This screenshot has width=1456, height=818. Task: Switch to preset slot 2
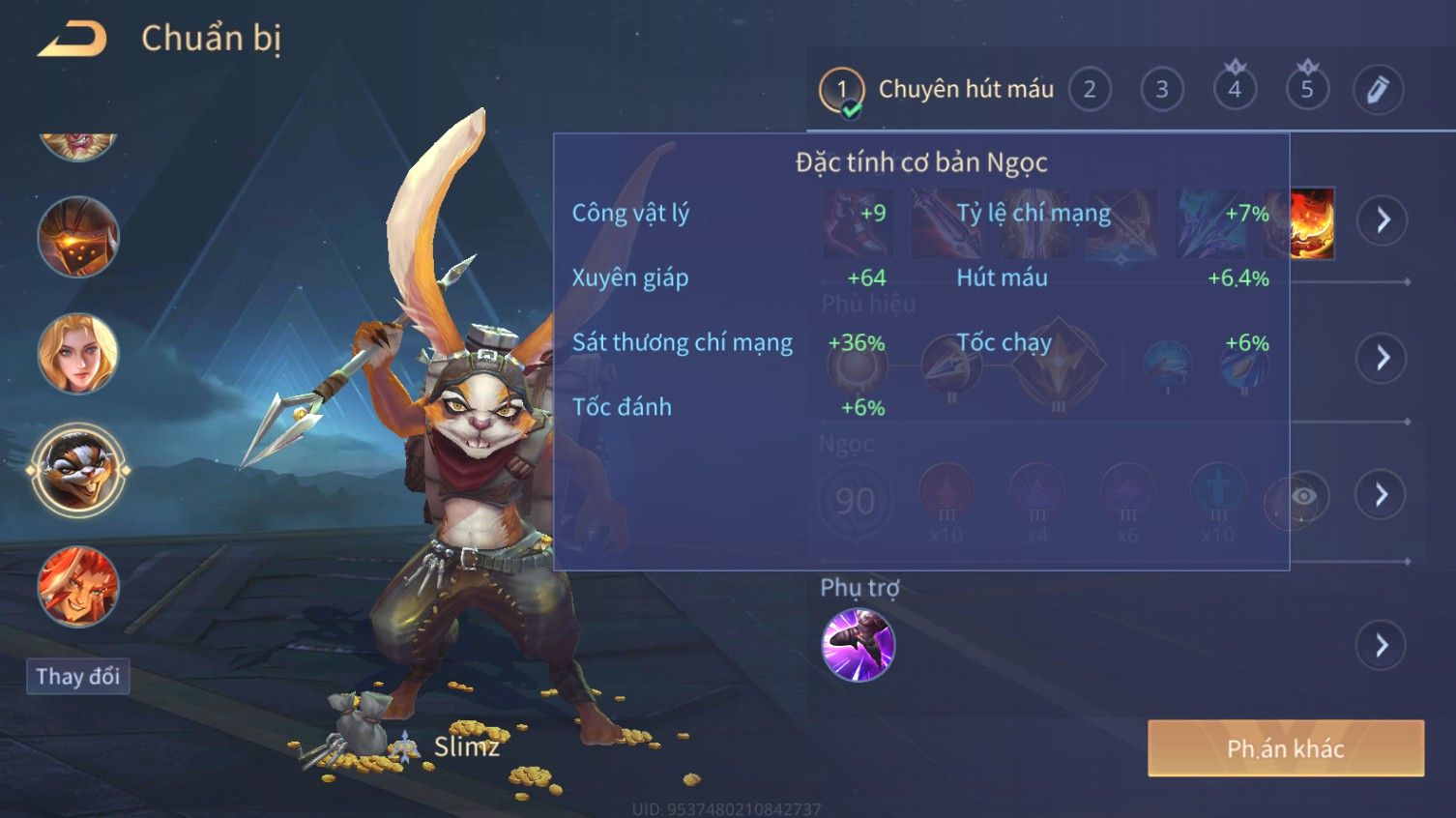click(x=1090, y=90)
